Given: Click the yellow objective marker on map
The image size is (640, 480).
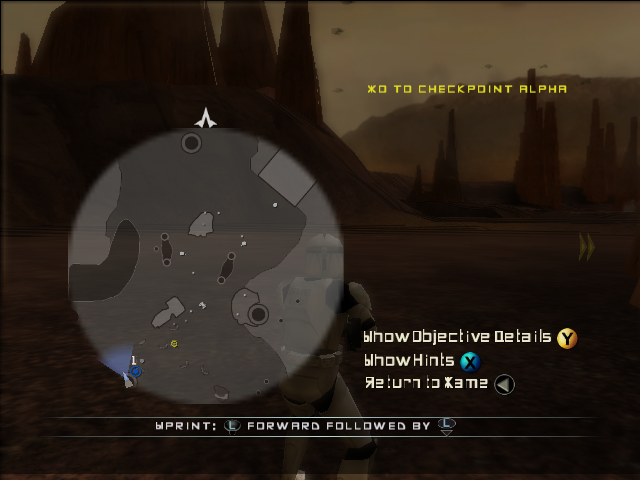Looking at the screenshot, I should tap(174, 344).
